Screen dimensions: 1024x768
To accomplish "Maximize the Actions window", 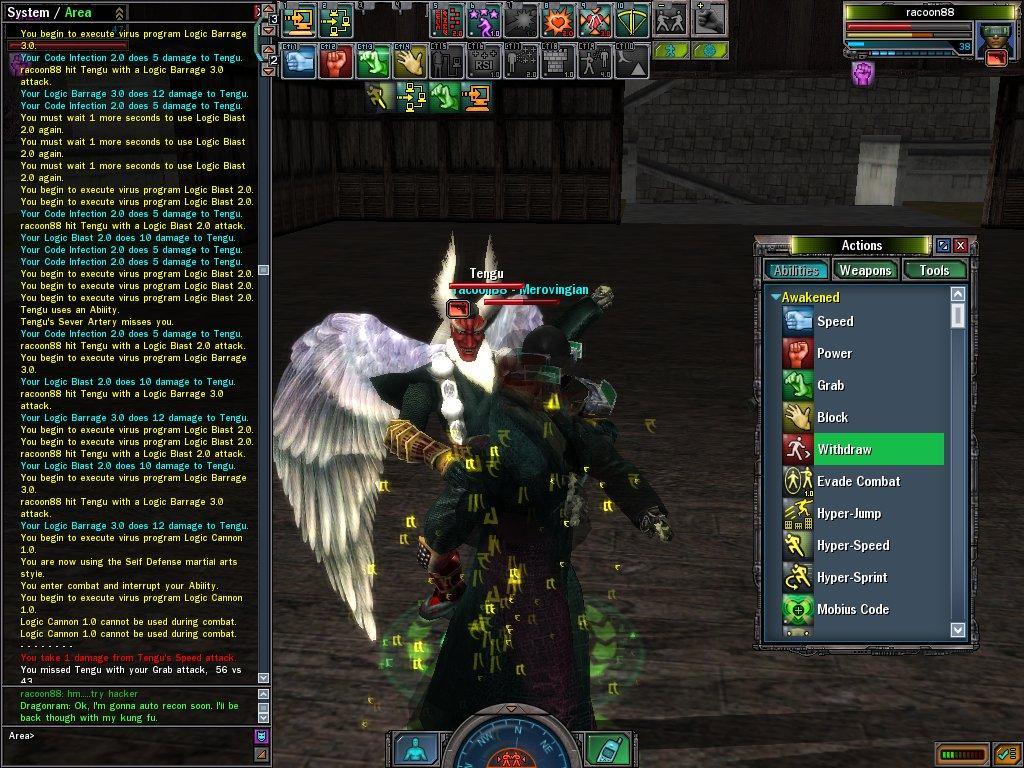I will tap(942, 245).
